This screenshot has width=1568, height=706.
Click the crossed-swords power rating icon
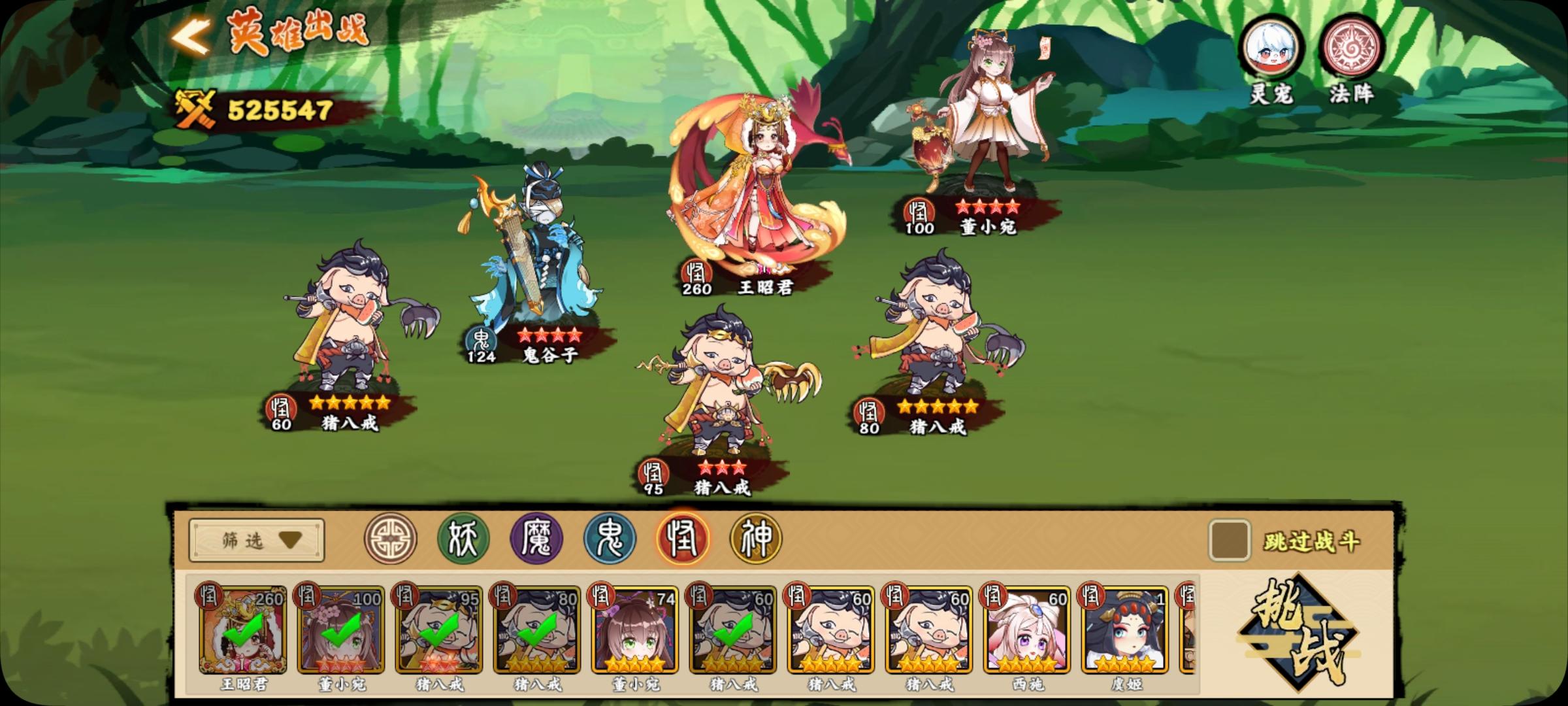pyautogui.click(x=195, y=109)
